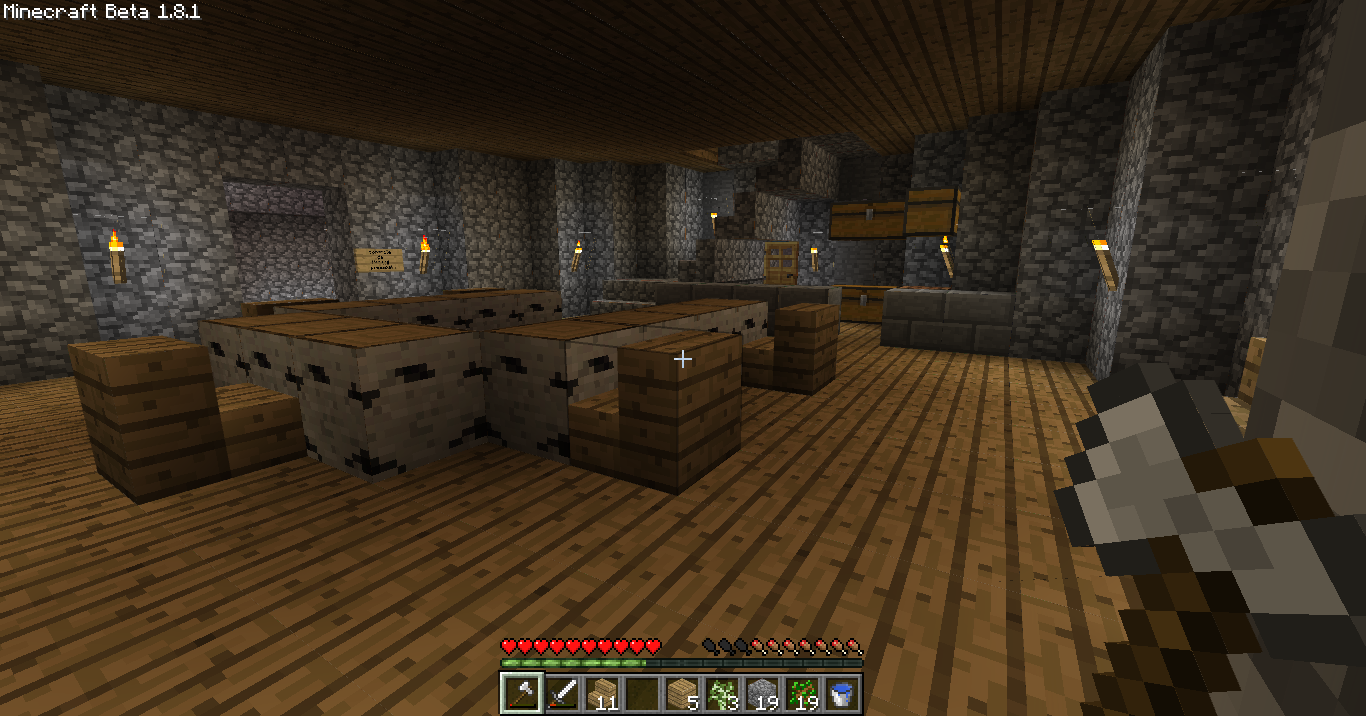
Task: Select the oak saplings stack of 19
Action: tap(802, 692)
